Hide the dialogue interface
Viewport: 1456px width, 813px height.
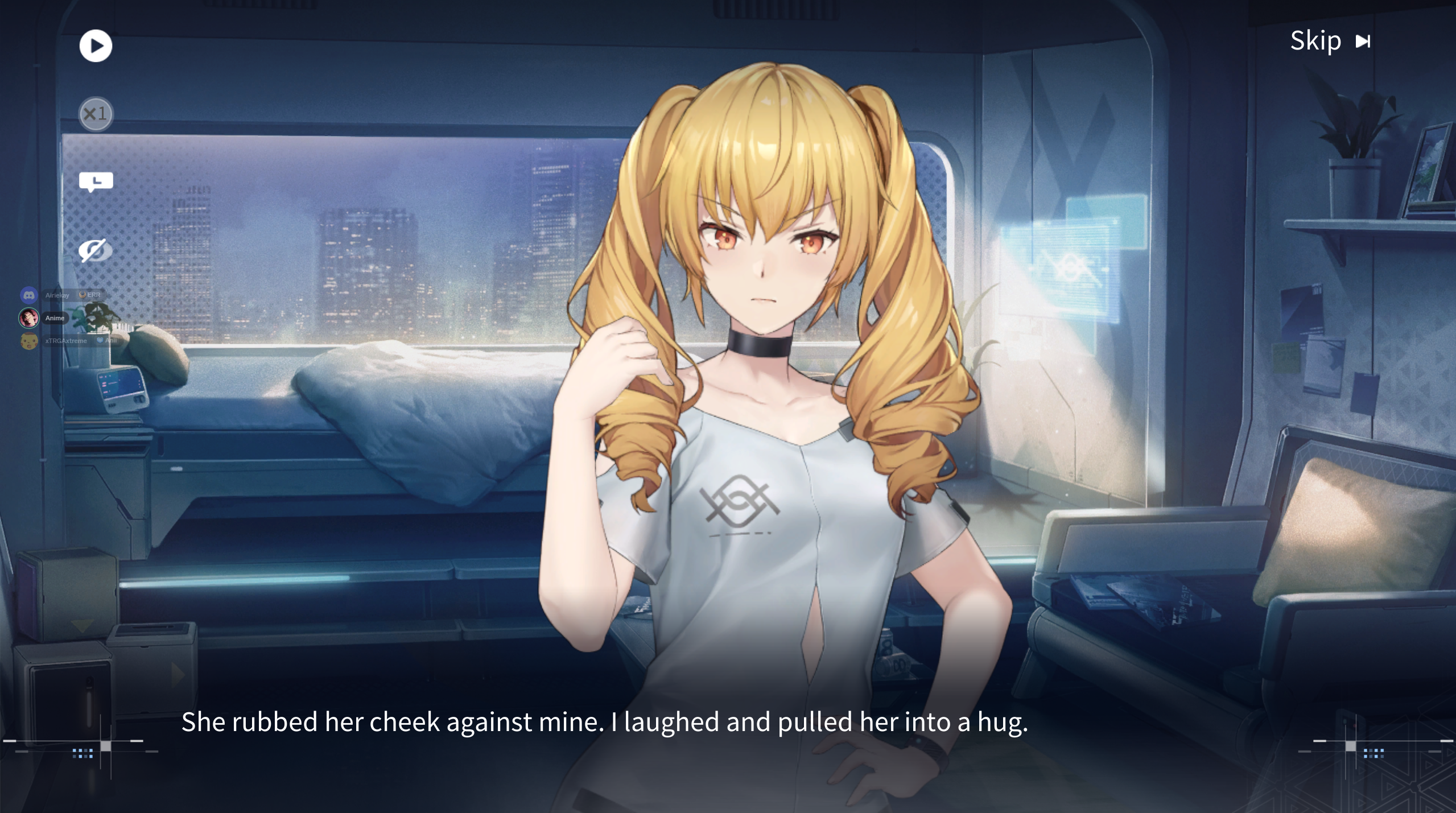pyautogui.click(x=96, y=250)
